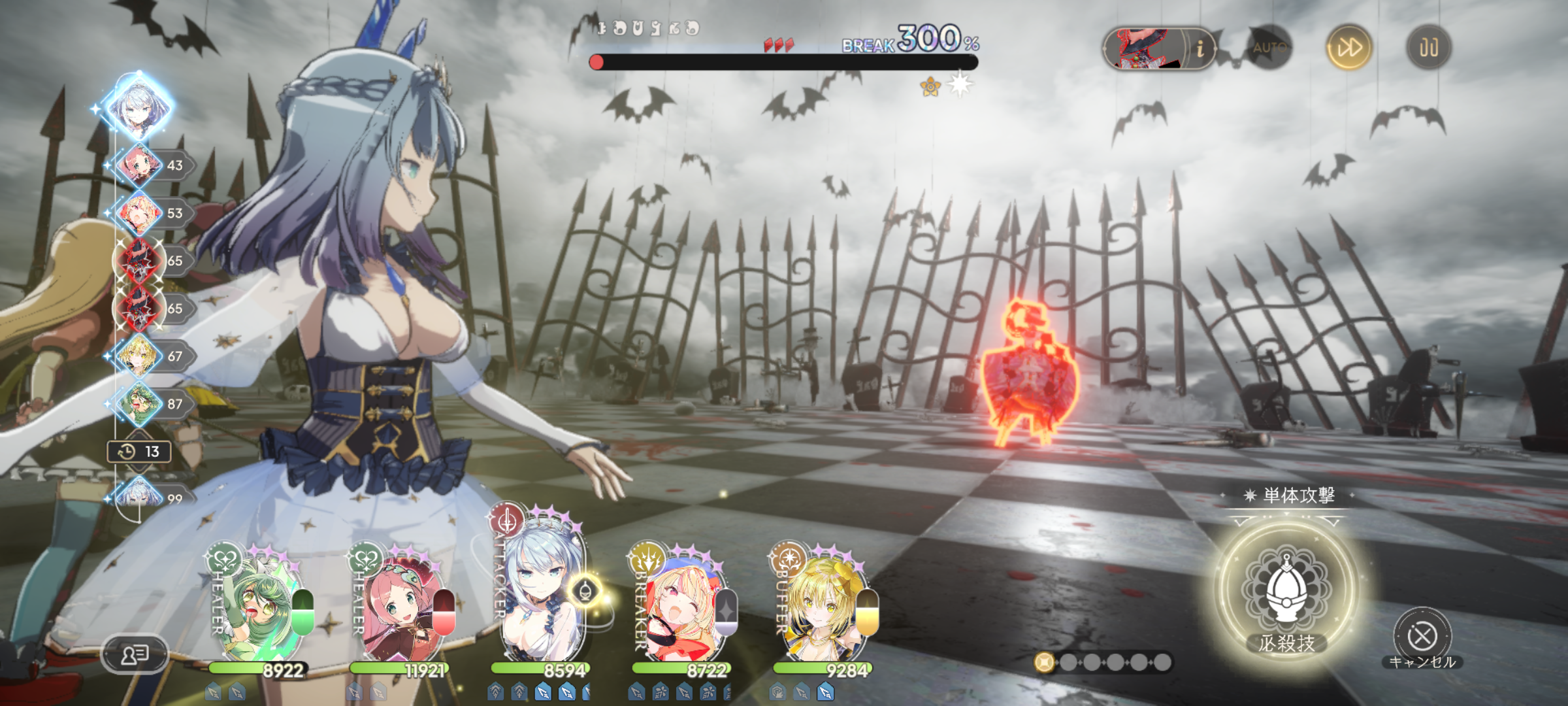Toggle AUTO battle mode
Screen dimensions: 1568x706
(x=1269, y=47)
